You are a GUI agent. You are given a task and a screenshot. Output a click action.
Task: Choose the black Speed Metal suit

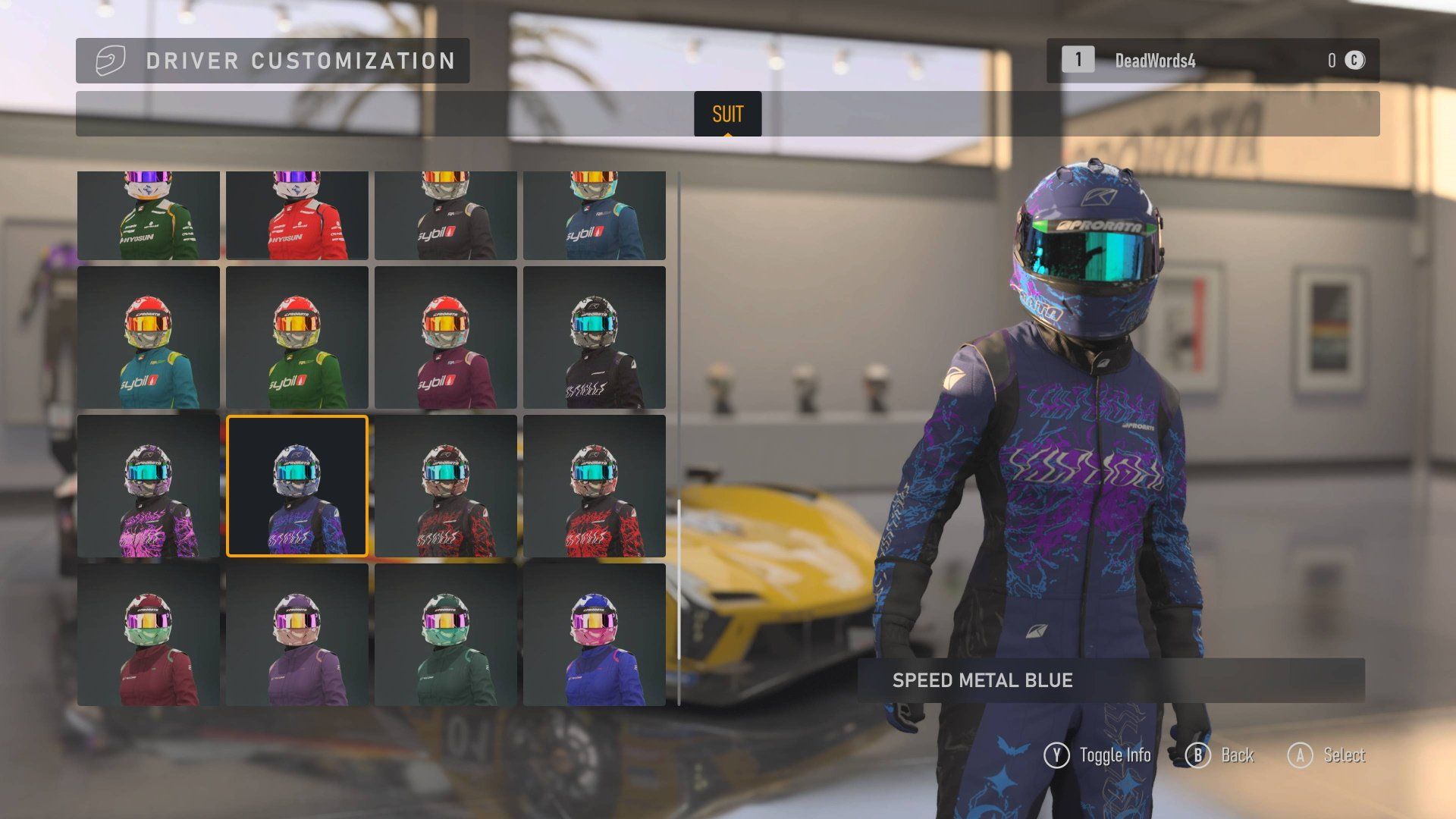pyautogui.click(x=595, y=337)
